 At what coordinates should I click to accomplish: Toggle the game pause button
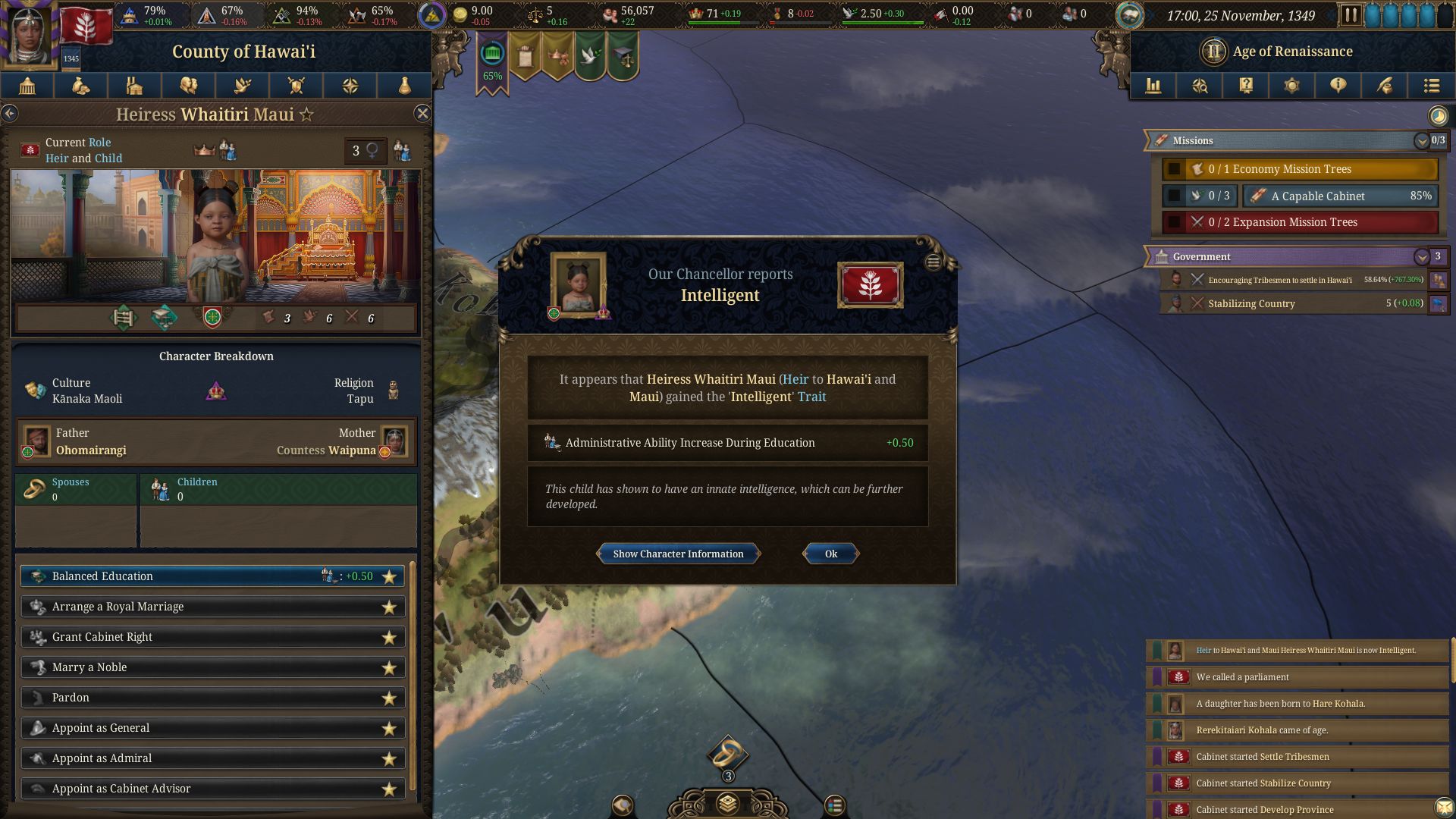coord(1351,15)
